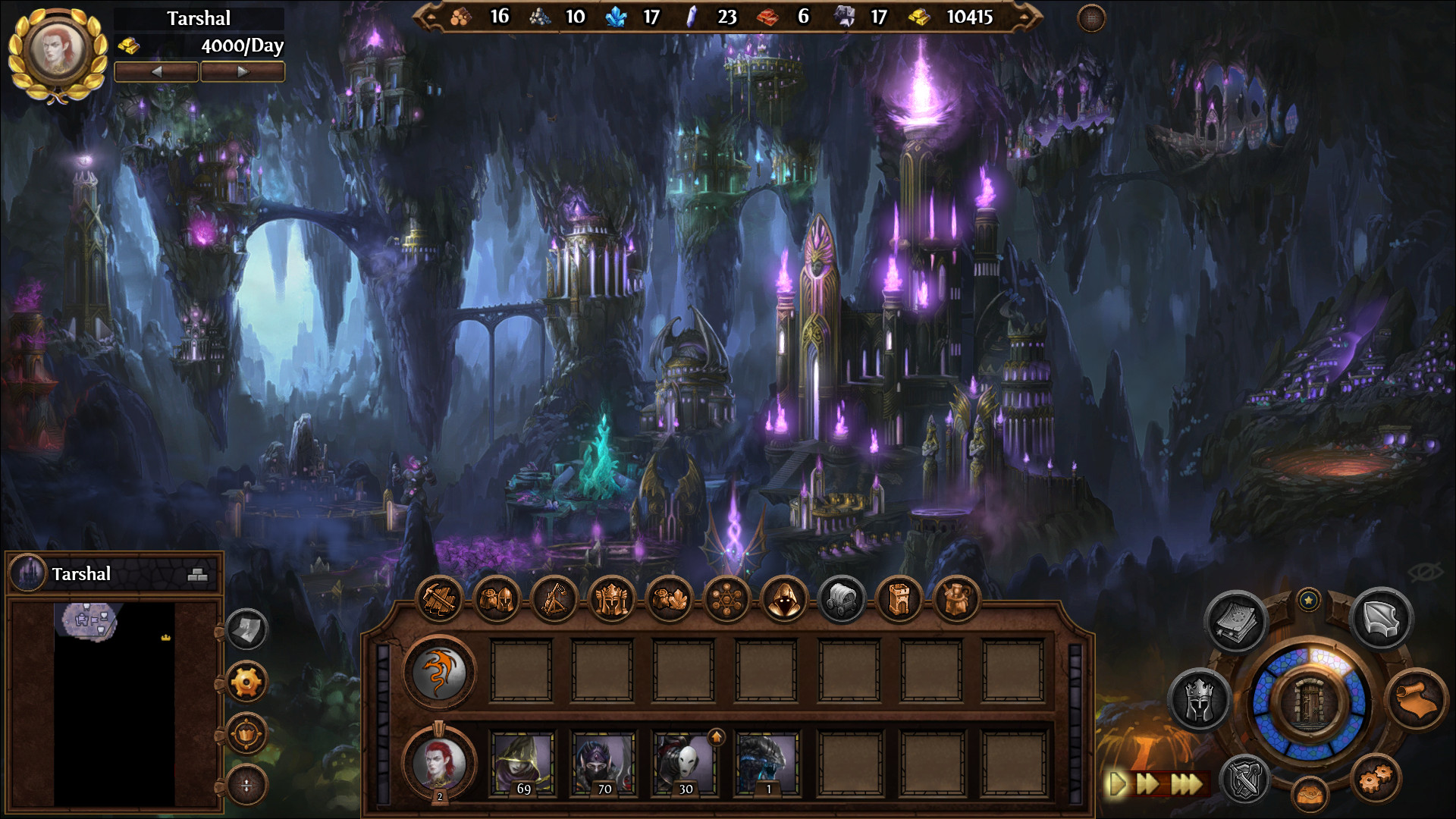Toggle interface visibility with the eye icon
This screenshot has height=819, width=1456.
pos(1425,573)
